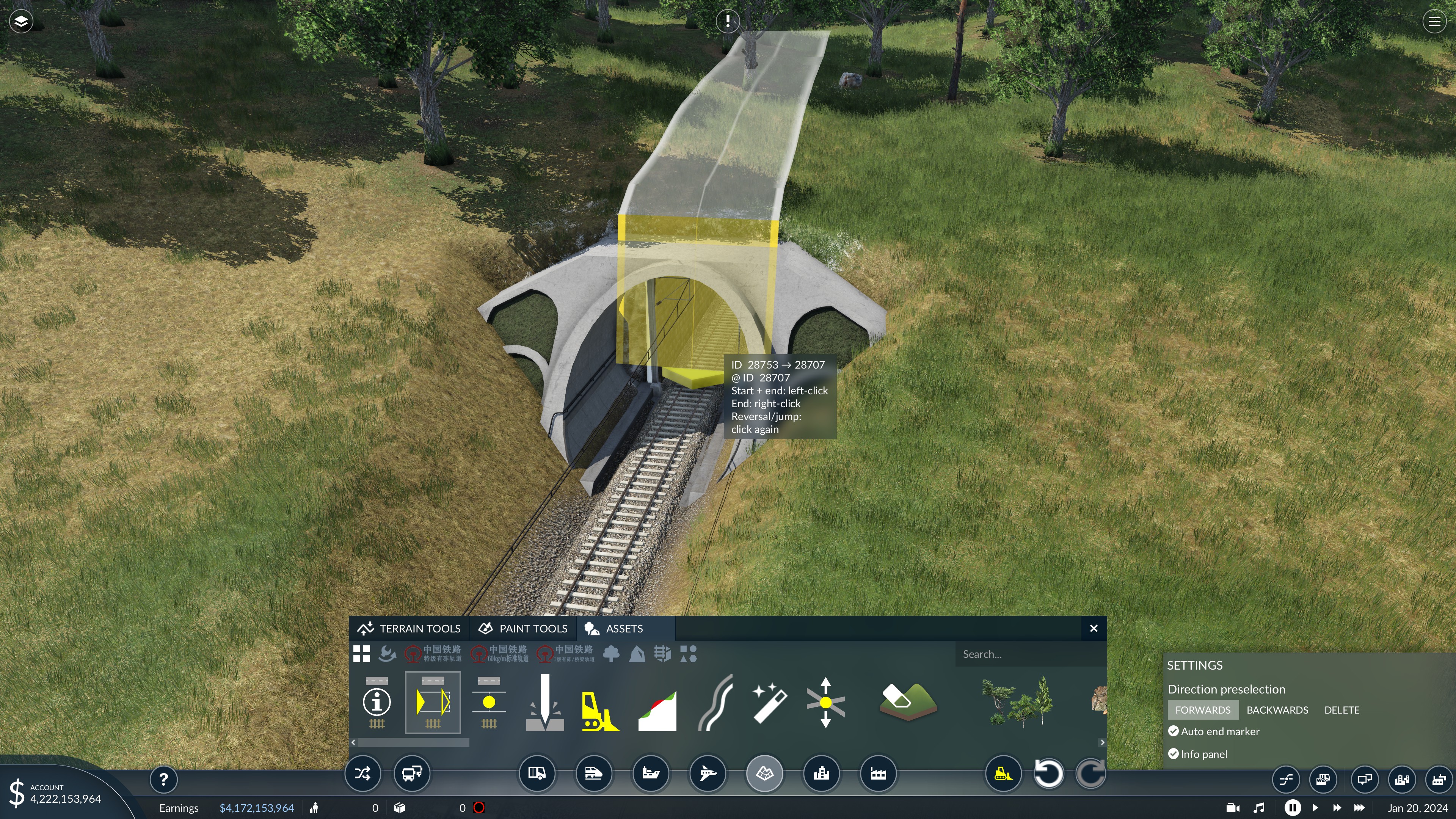Set game speed to normal play
The image size is (1456, 819).
(1315, 808)
